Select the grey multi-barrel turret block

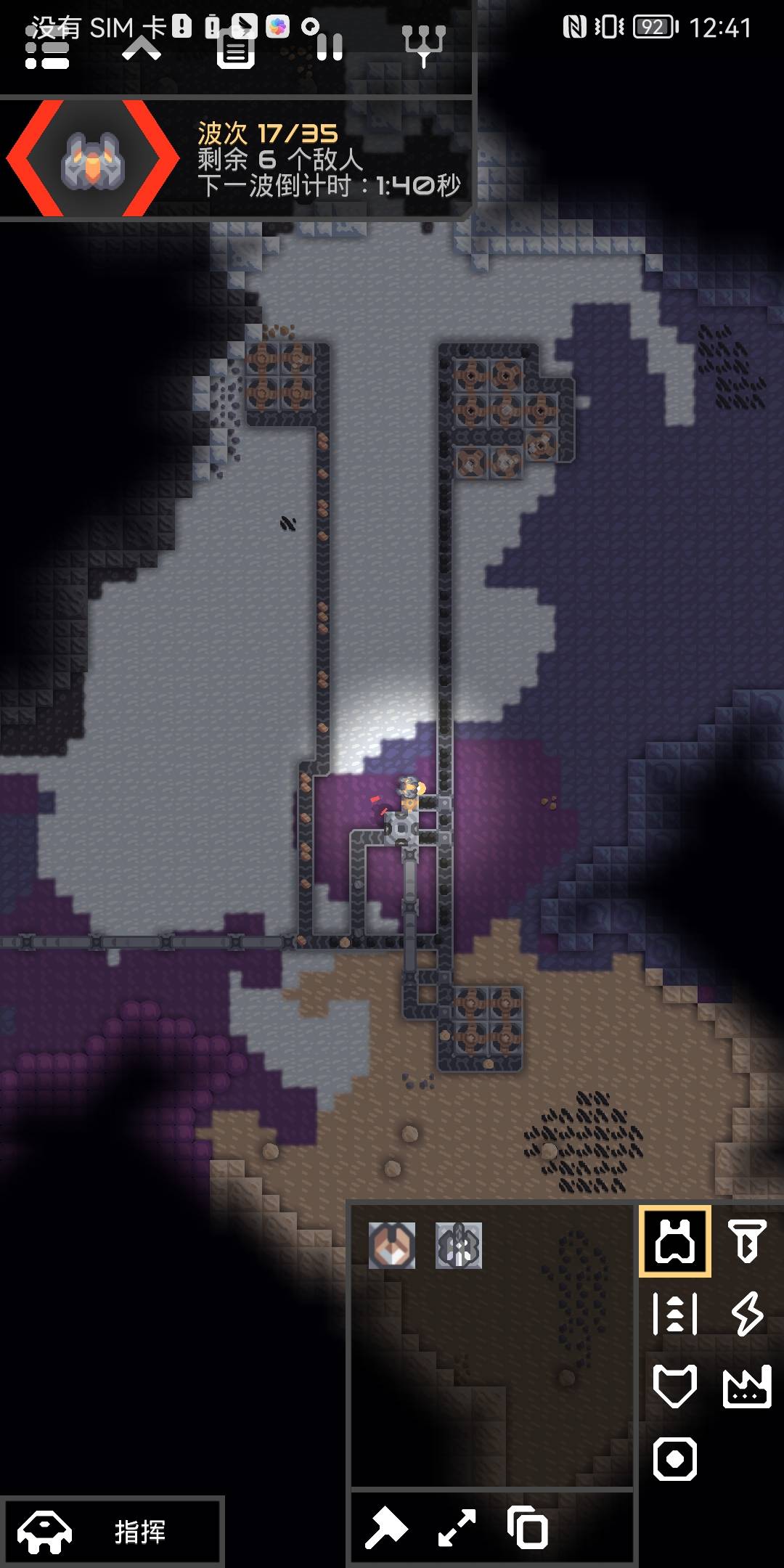[459, 1246]
